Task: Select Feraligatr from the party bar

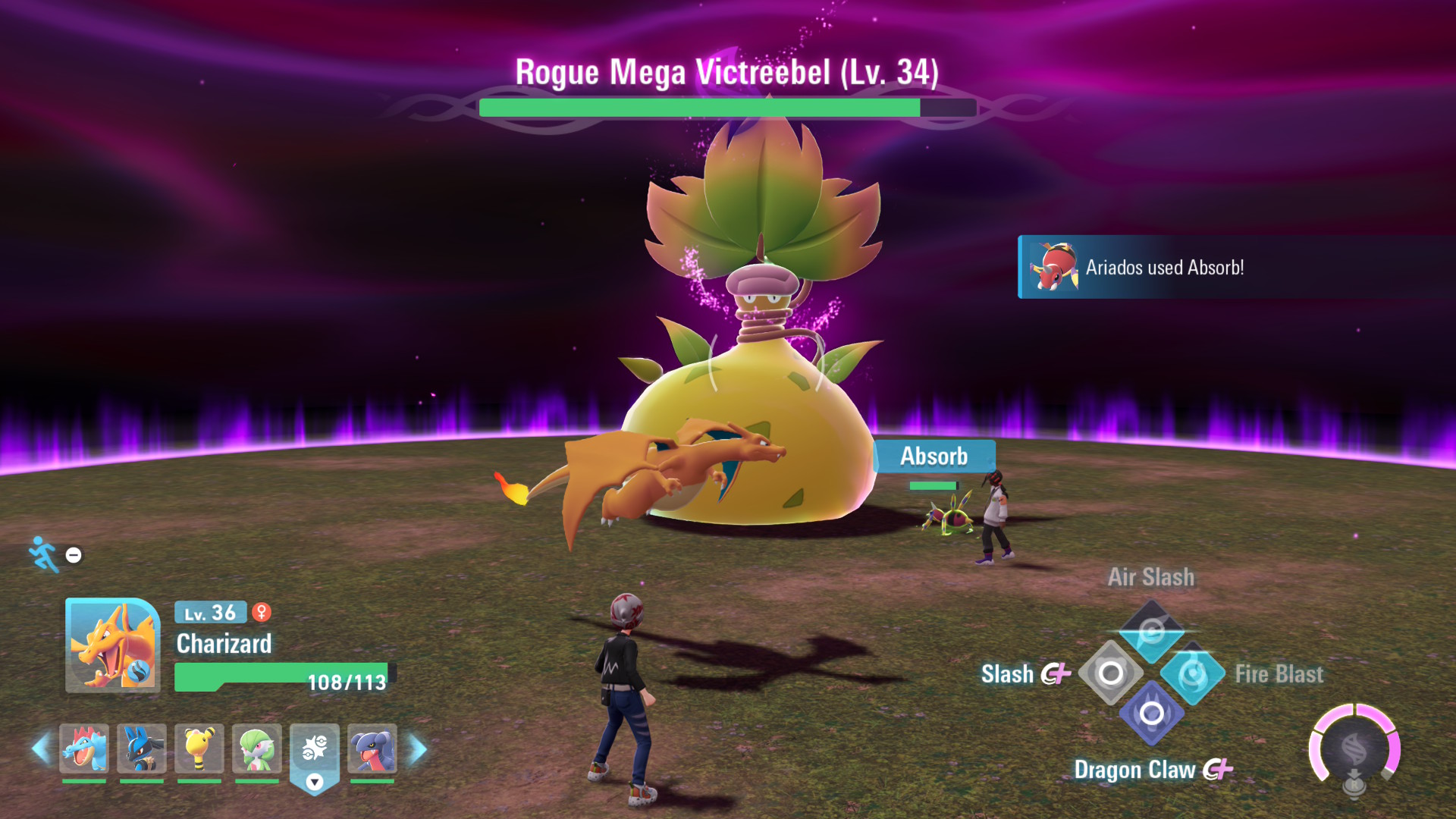Action: point(83,747)
